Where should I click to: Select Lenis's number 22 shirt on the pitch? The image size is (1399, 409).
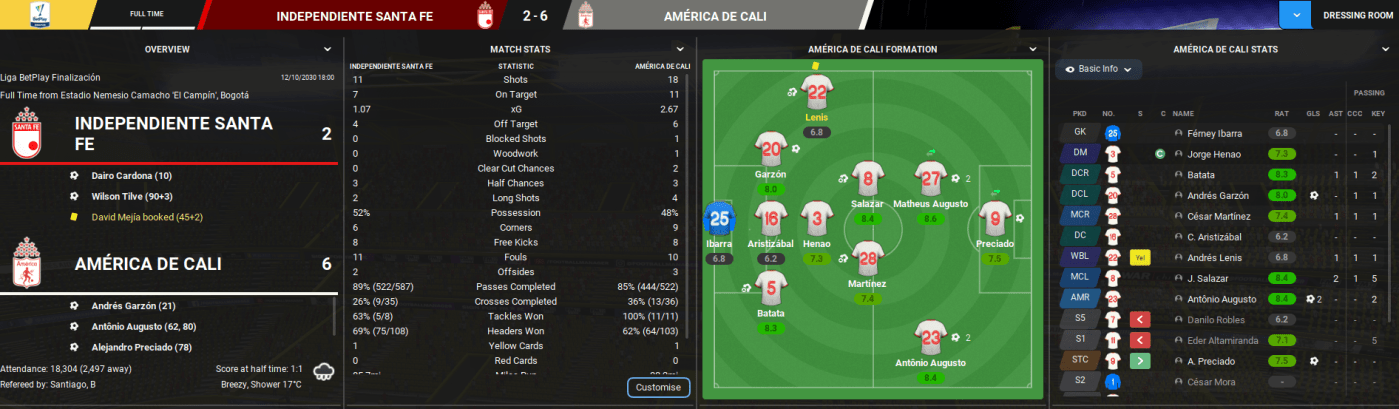818,95
